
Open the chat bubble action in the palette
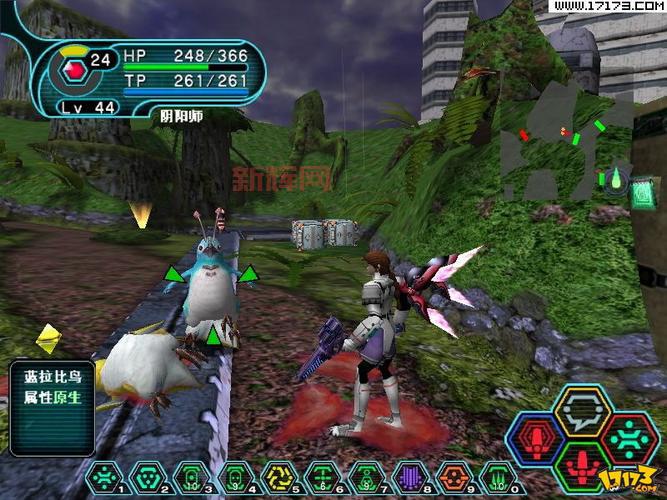[x=582, y=410]
